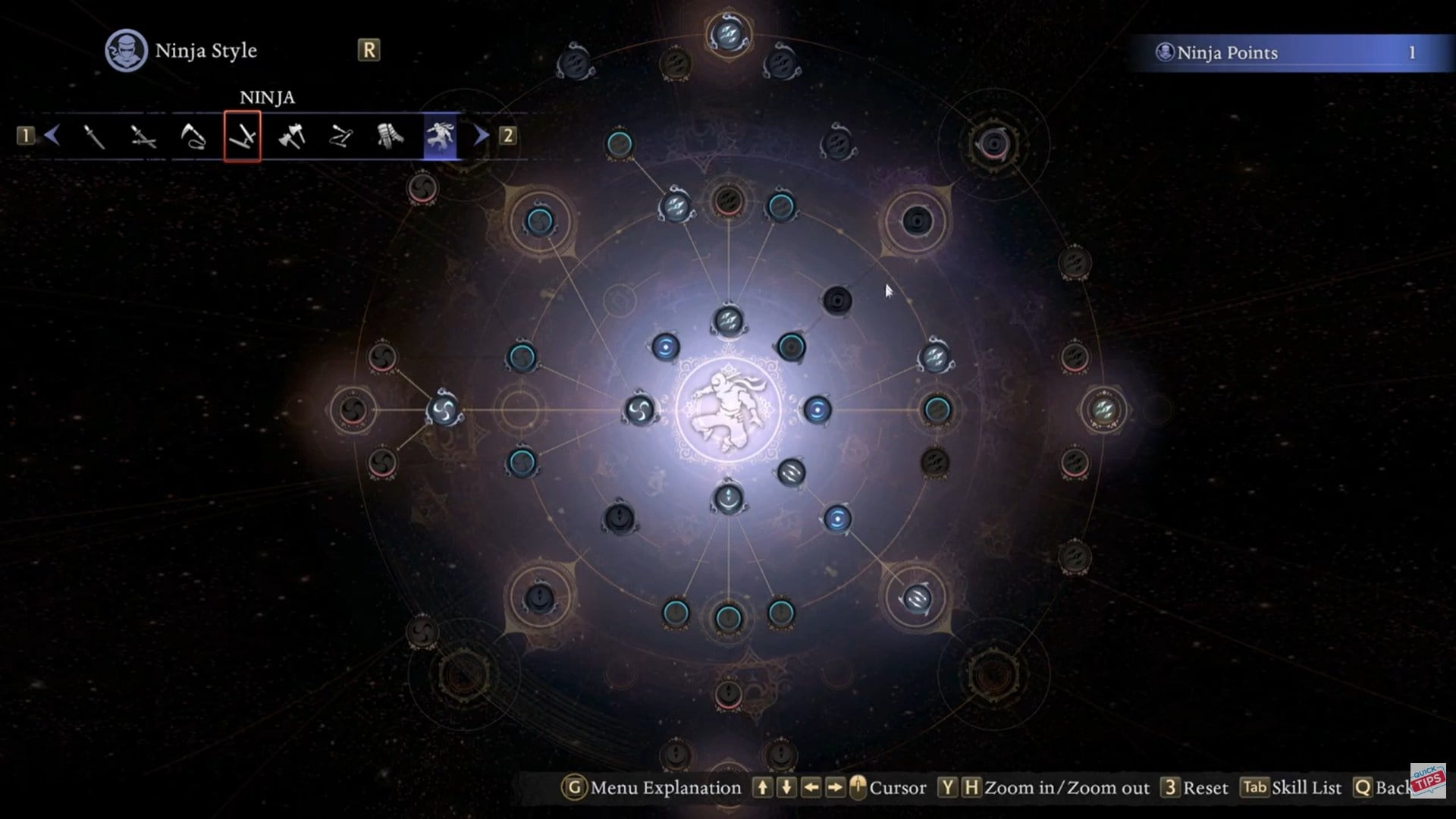Click the right arrow beside weapon tabs
Image resolution: width=1456 pixels, height=819 pixels.
(x=482, y=136)
